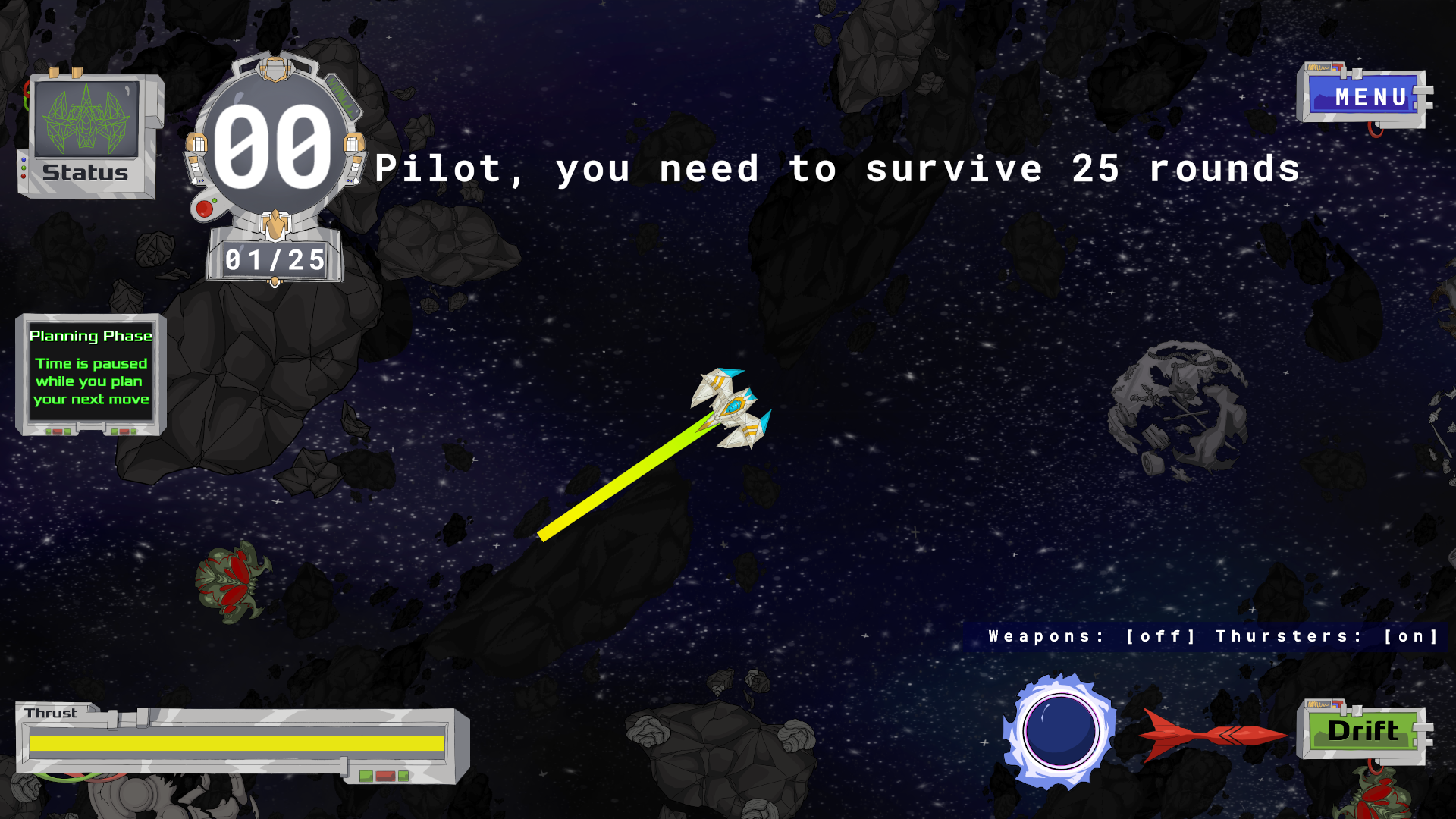1456x819 pixels.
Task: Toggle the Weapons [off] indicator
Action: click(1092, 636)
